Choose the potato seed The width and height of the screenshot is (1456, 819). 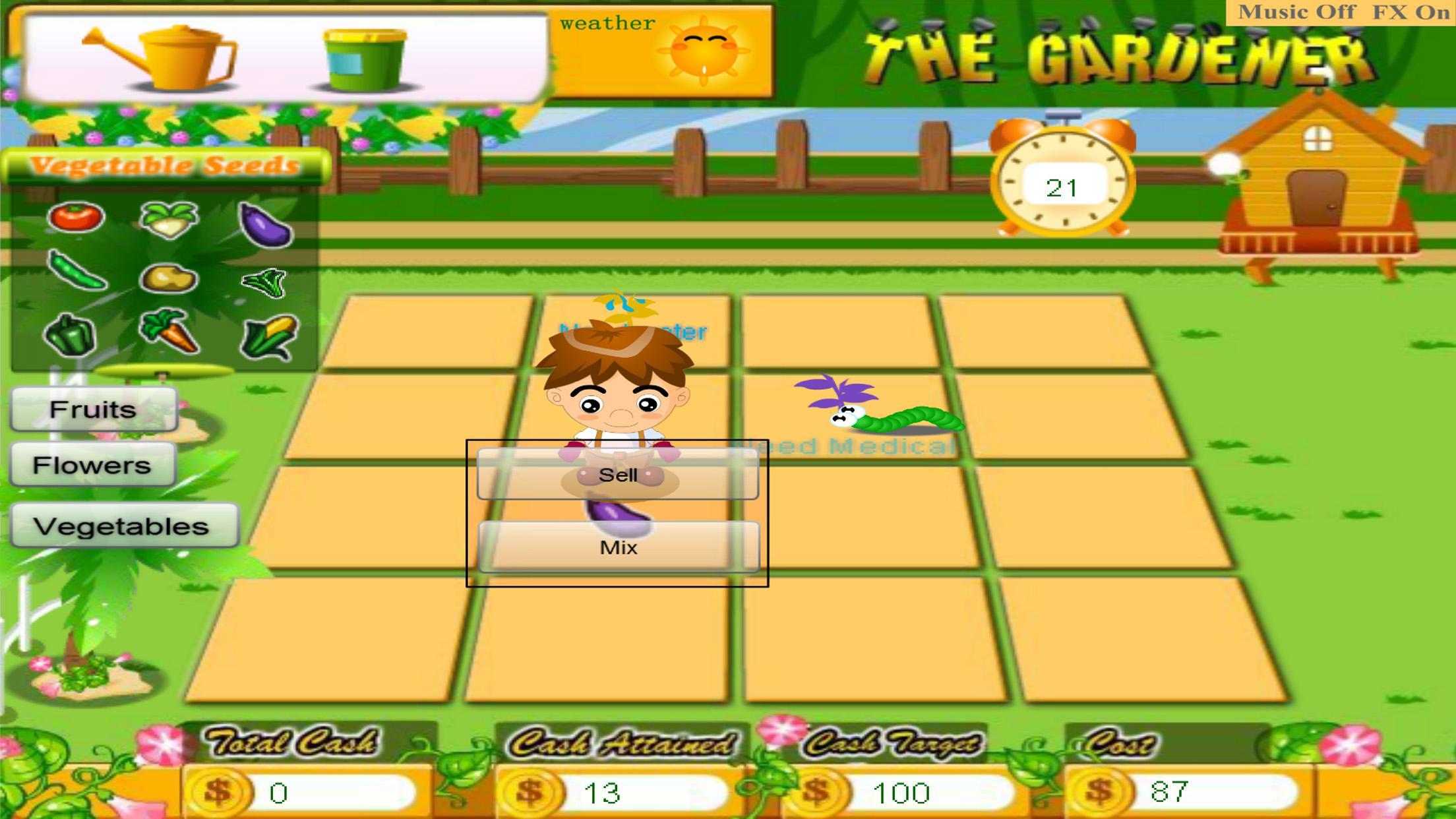pyautogui.click(x=168, y=277)
